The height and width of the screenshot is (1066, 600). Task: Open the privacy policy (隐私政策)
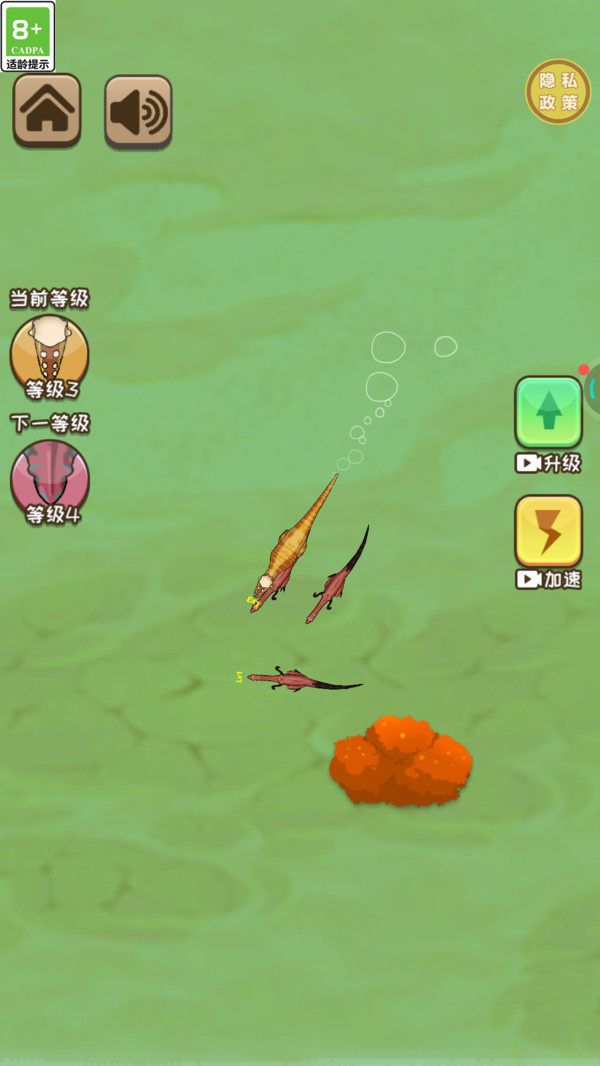(558, 92)
